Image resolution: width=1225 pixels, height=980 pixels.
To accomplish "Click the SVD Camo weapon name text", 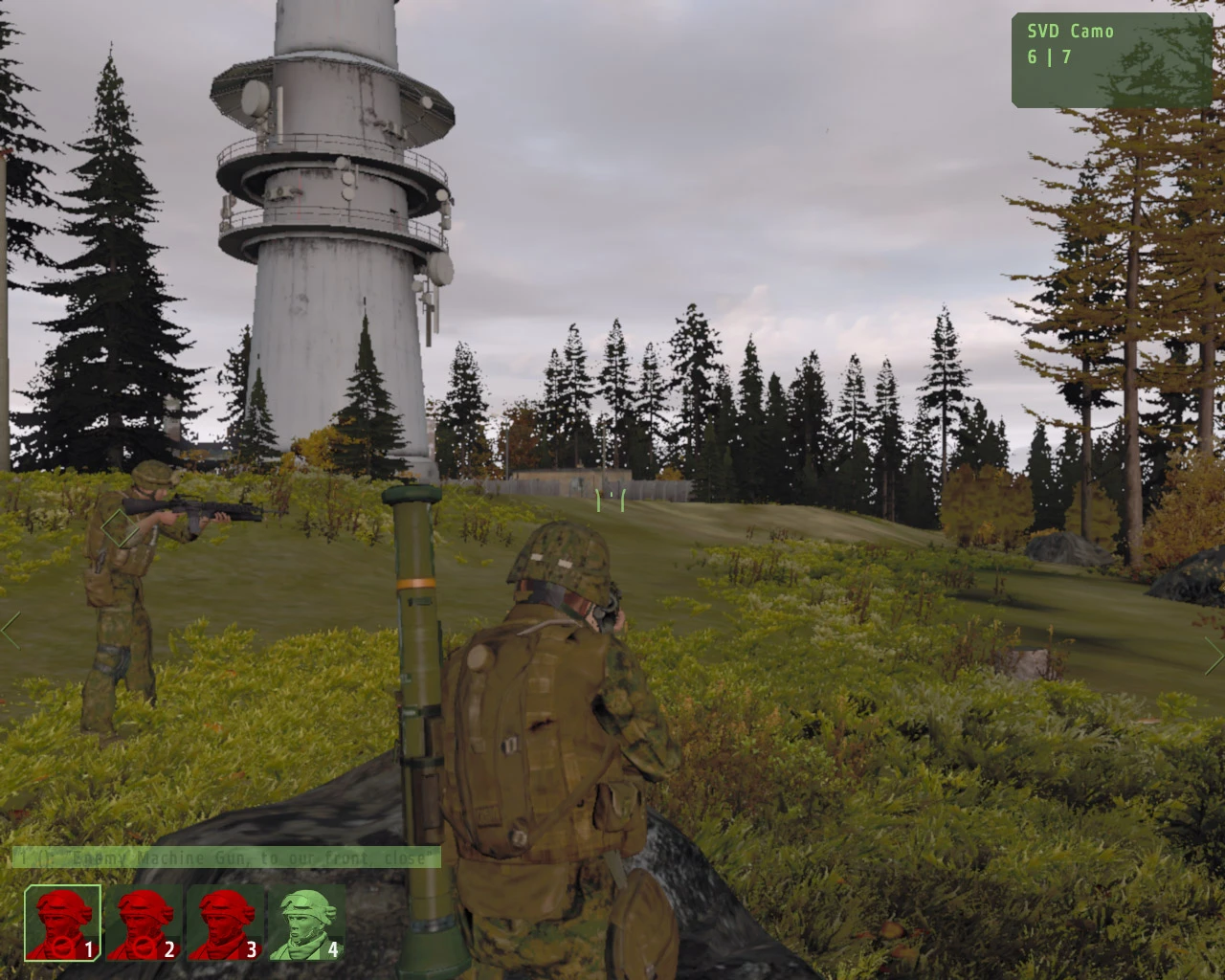I will pyautogui.click(x=1069, y=30).
